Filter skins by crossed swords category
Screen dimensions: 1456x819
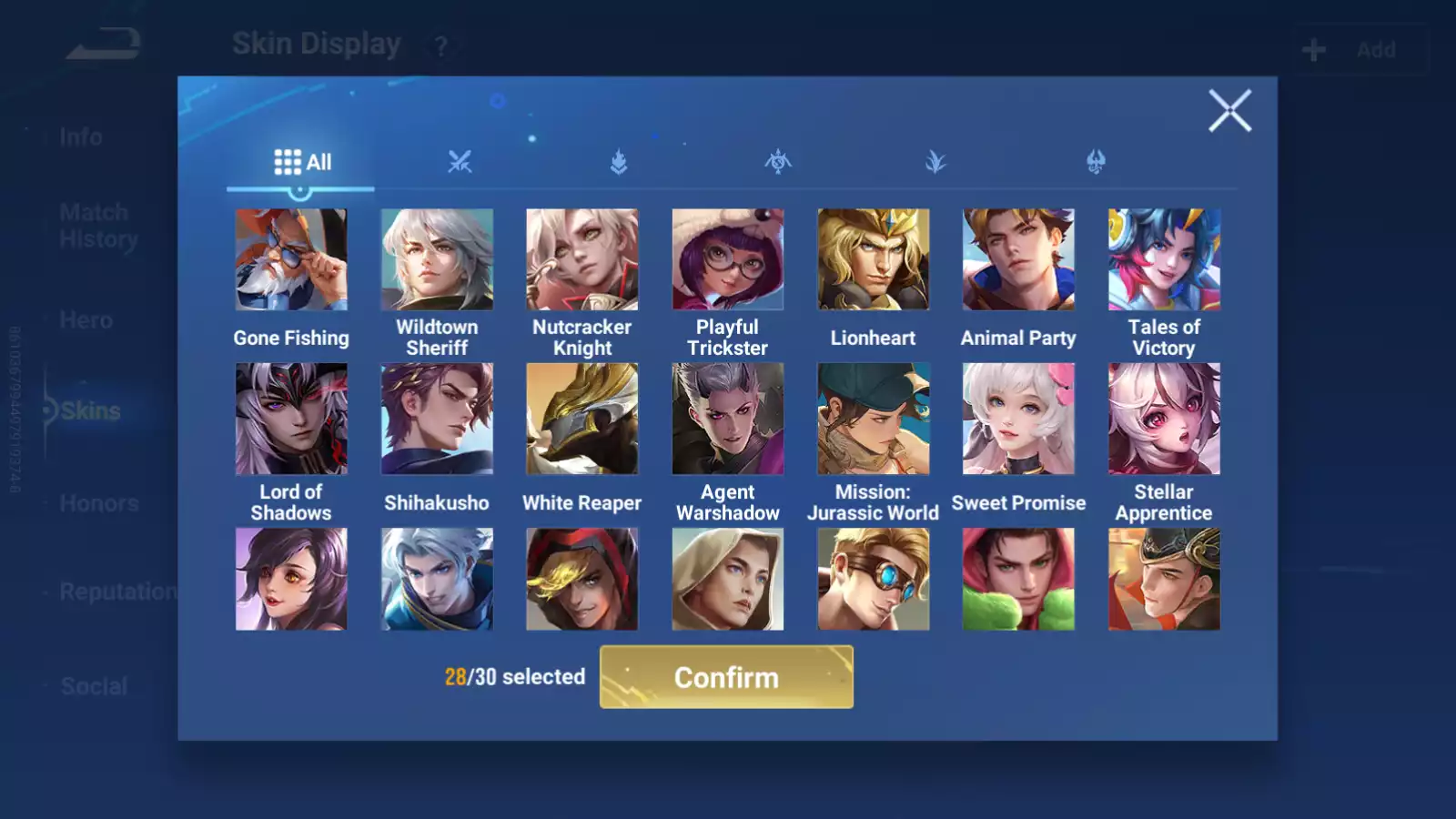pyautogui.click(x=460, y=163)
